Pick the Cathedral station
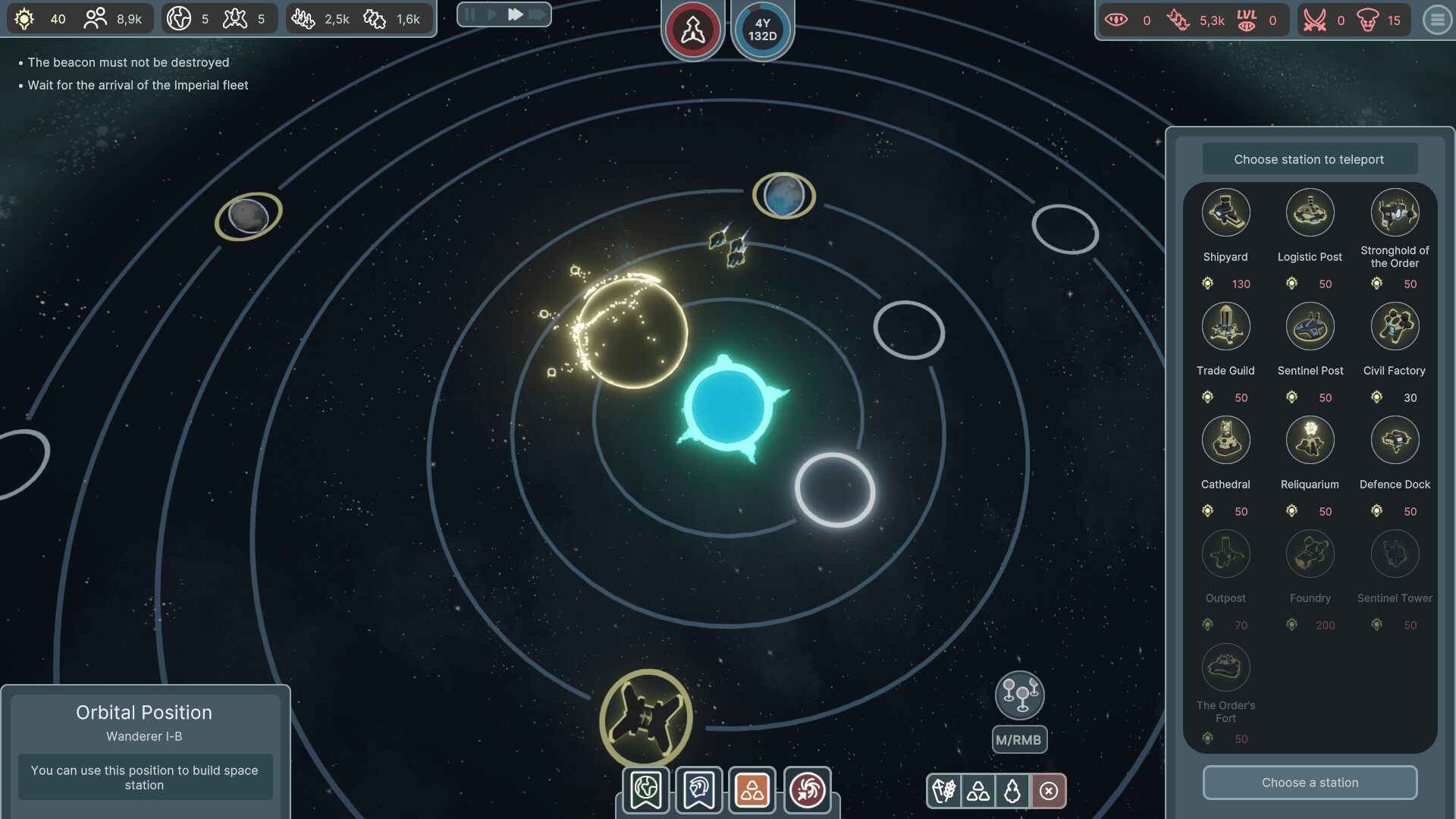 [1225, 441]
